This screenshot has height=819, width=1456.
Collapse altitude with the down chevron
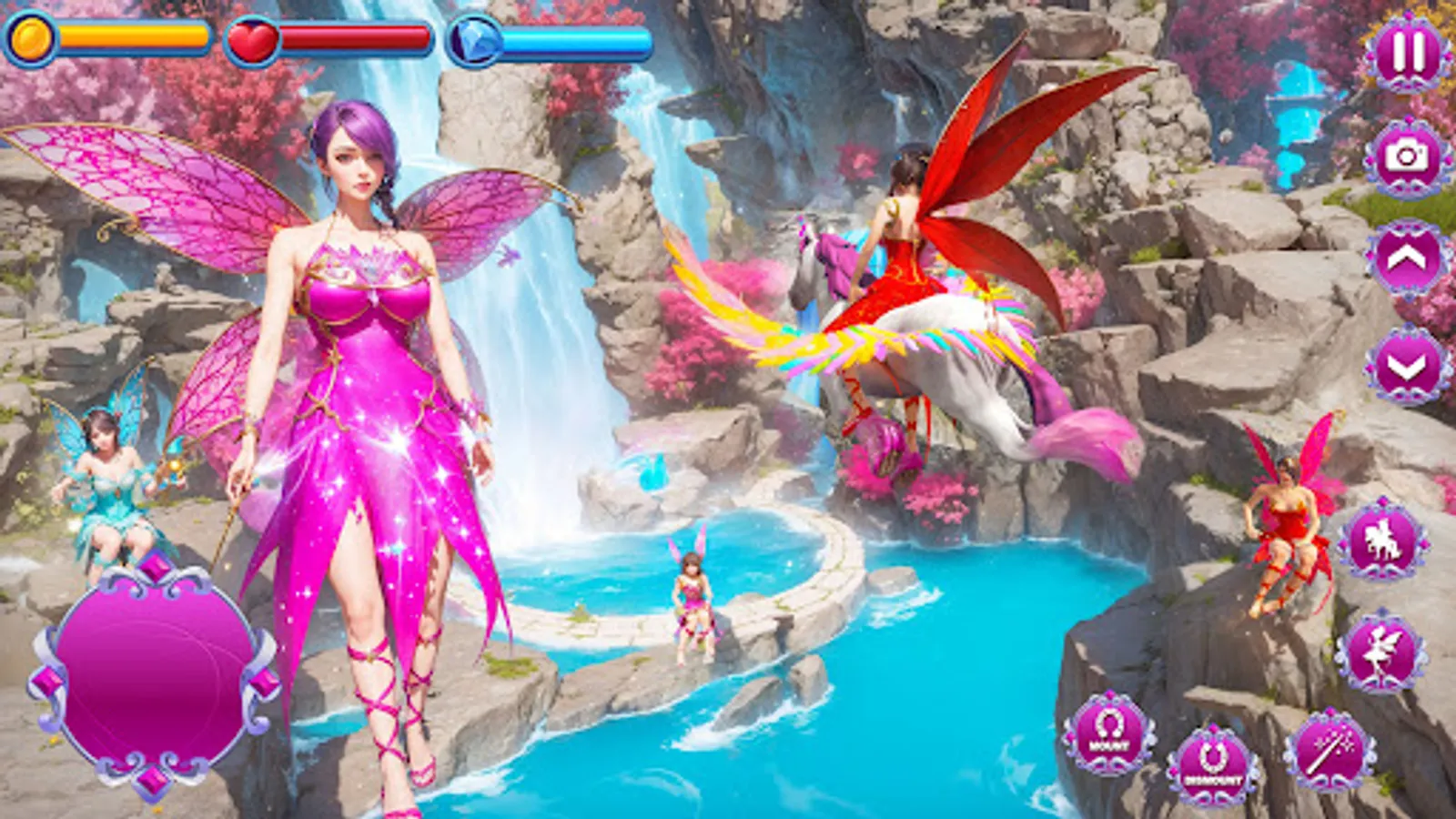click(x=1402, y=363)
